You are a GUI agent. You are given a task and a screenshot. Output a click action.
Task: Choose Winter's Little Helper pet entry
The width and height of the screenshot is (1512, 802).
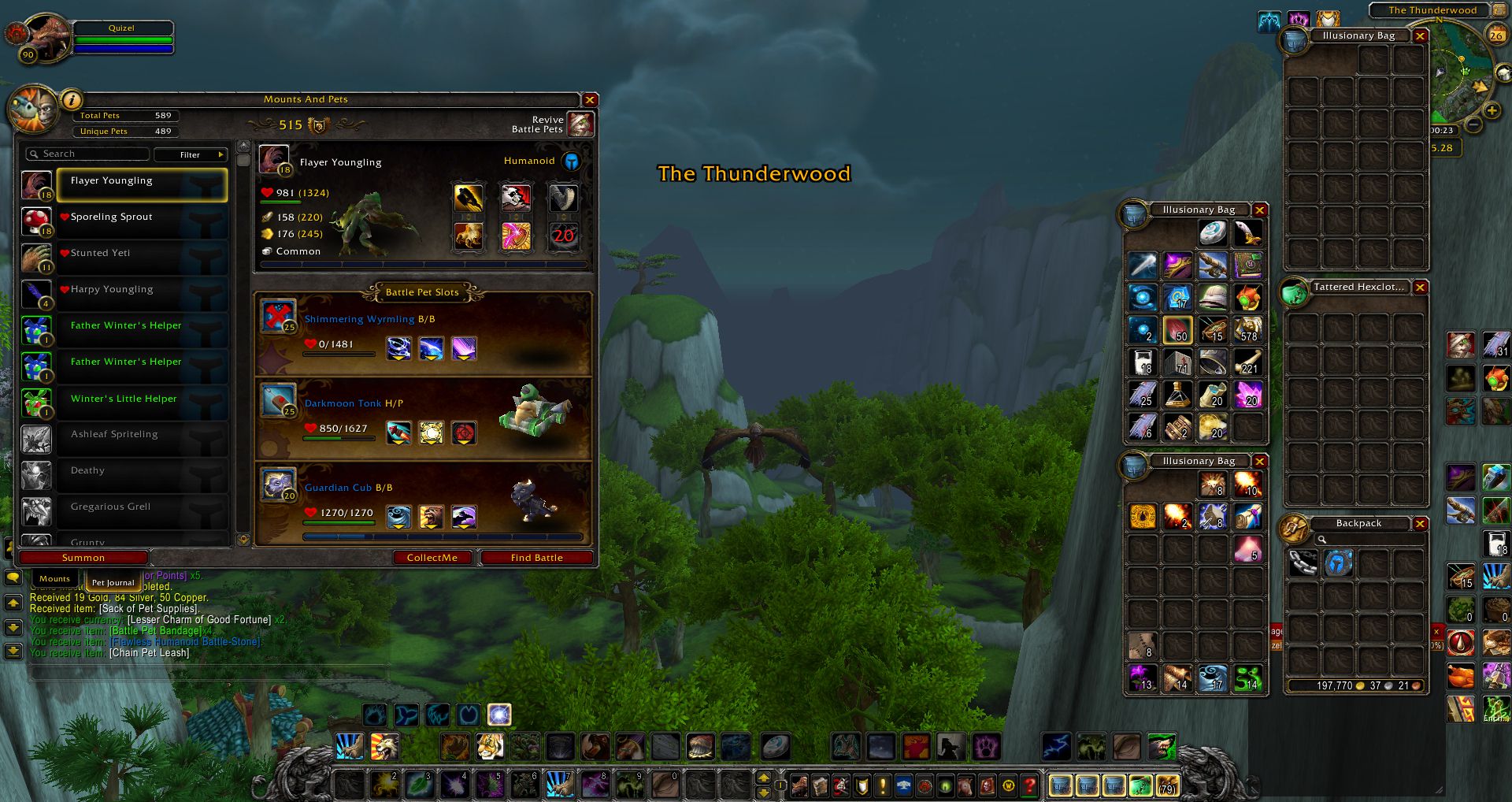click(x=142, y=399)
